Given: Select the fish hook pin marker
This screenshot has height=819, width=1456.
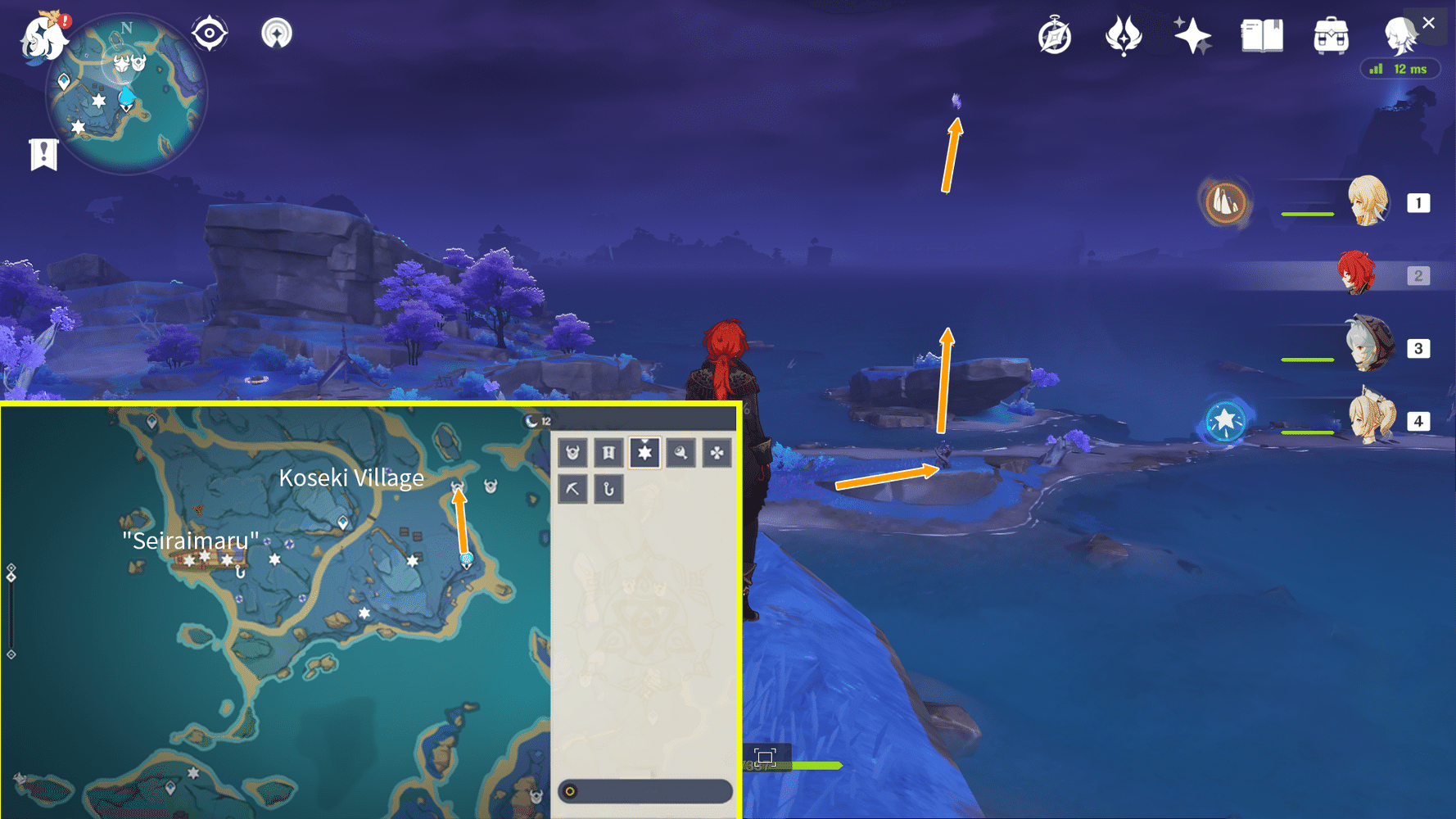Looking at the screenshot, I should 608,490.
